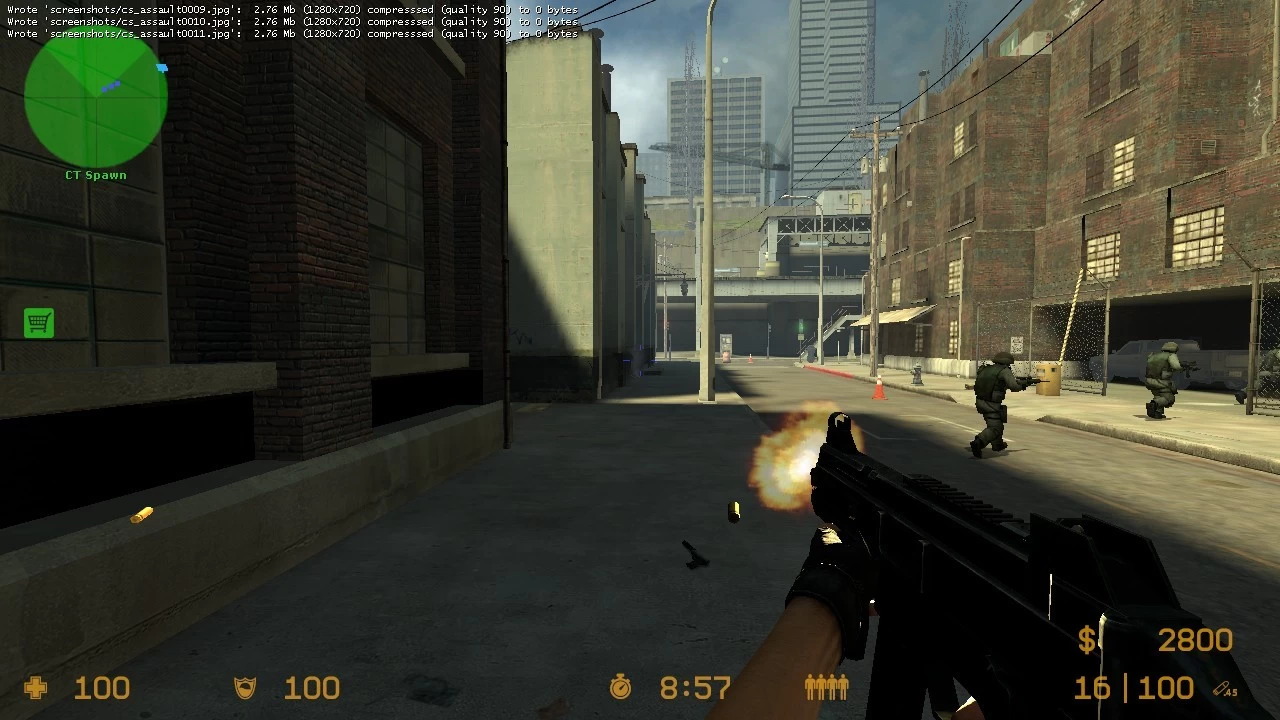
Task: Open the buy zone shopping cart icon
Action: tap(39, 323)
